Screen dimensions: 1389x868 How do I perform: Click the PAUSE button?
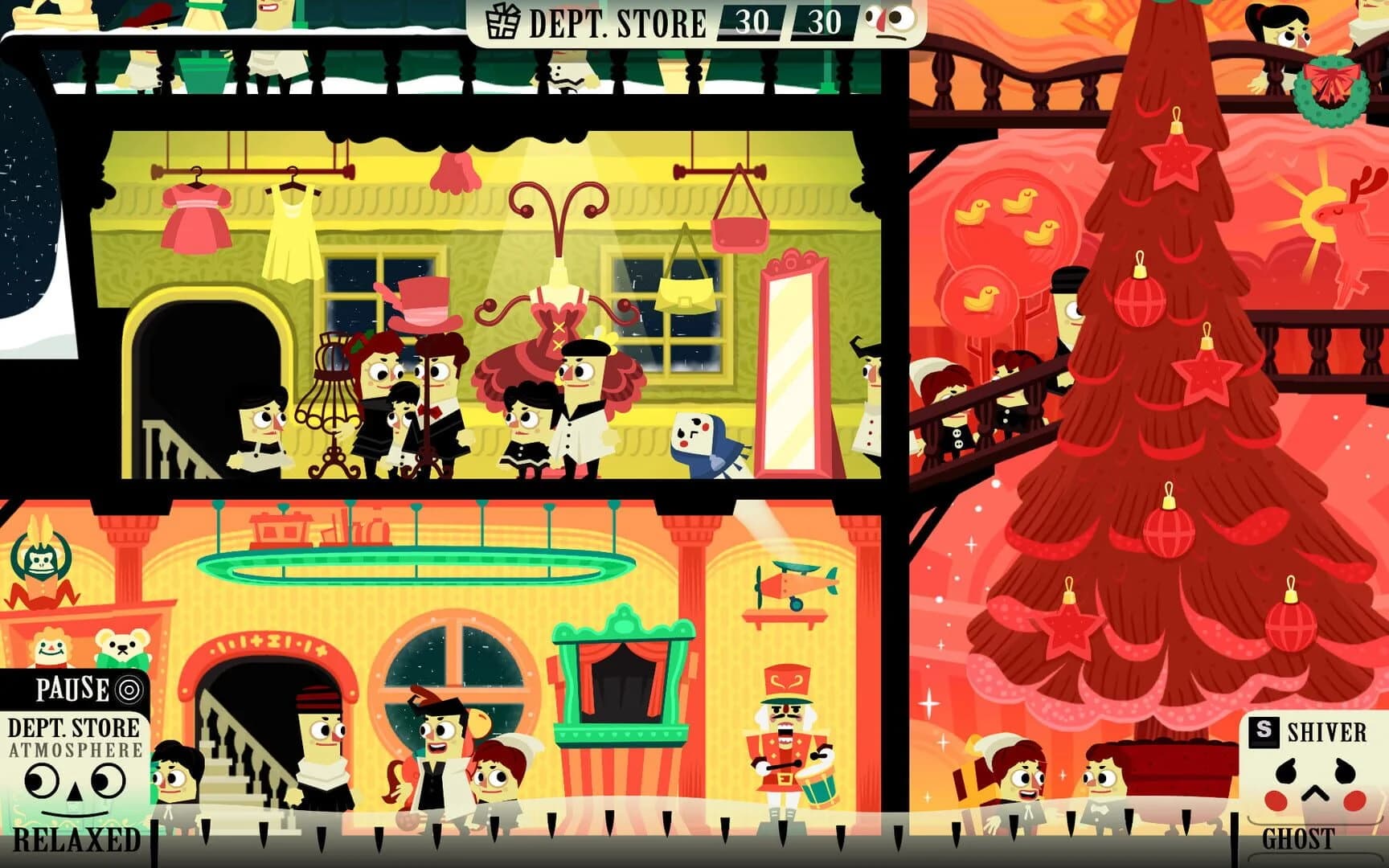point(72,687)
